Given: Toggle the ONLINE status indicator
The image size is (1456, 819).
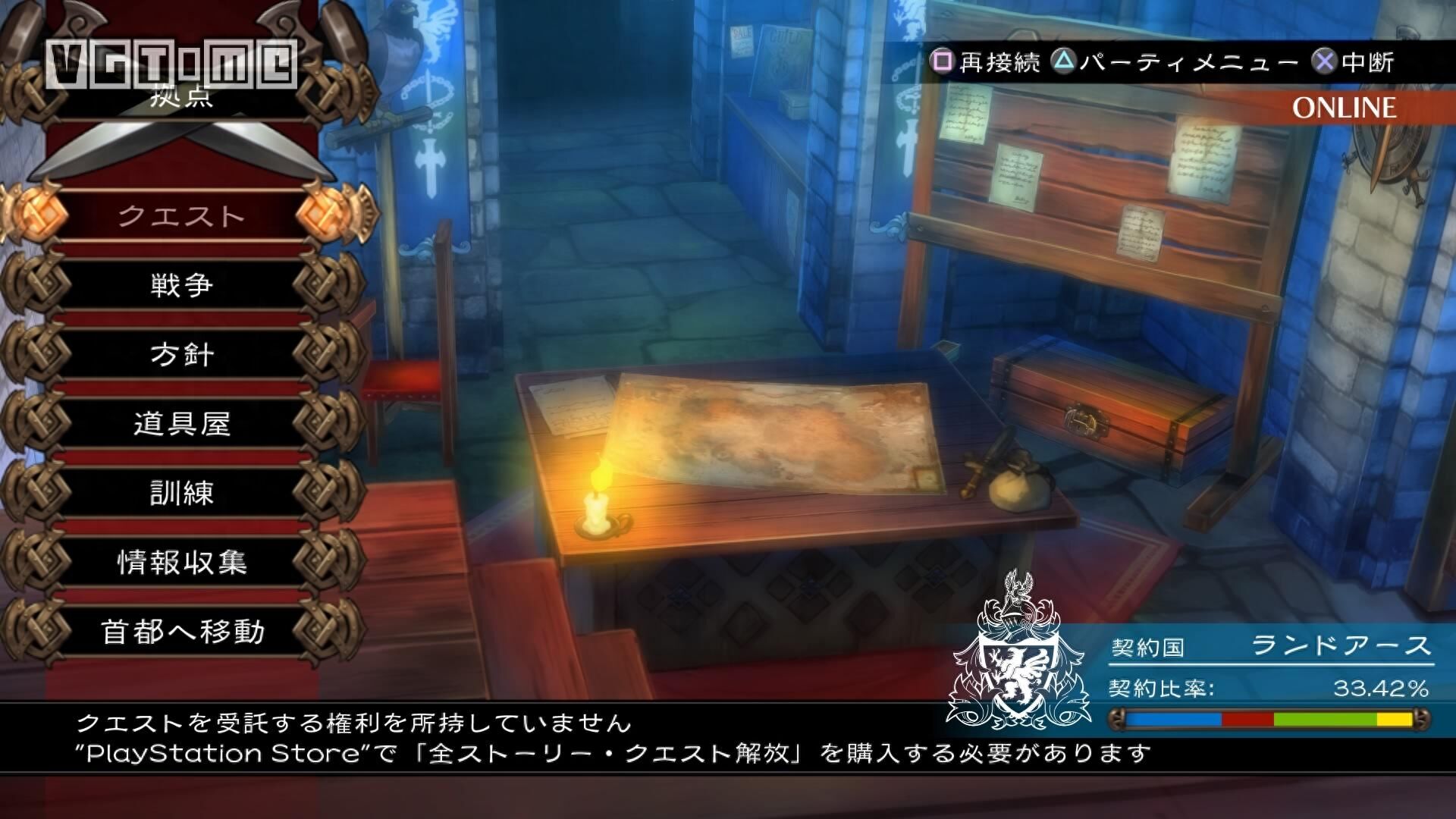Looking at the screenshot, I should point(1346,108).
